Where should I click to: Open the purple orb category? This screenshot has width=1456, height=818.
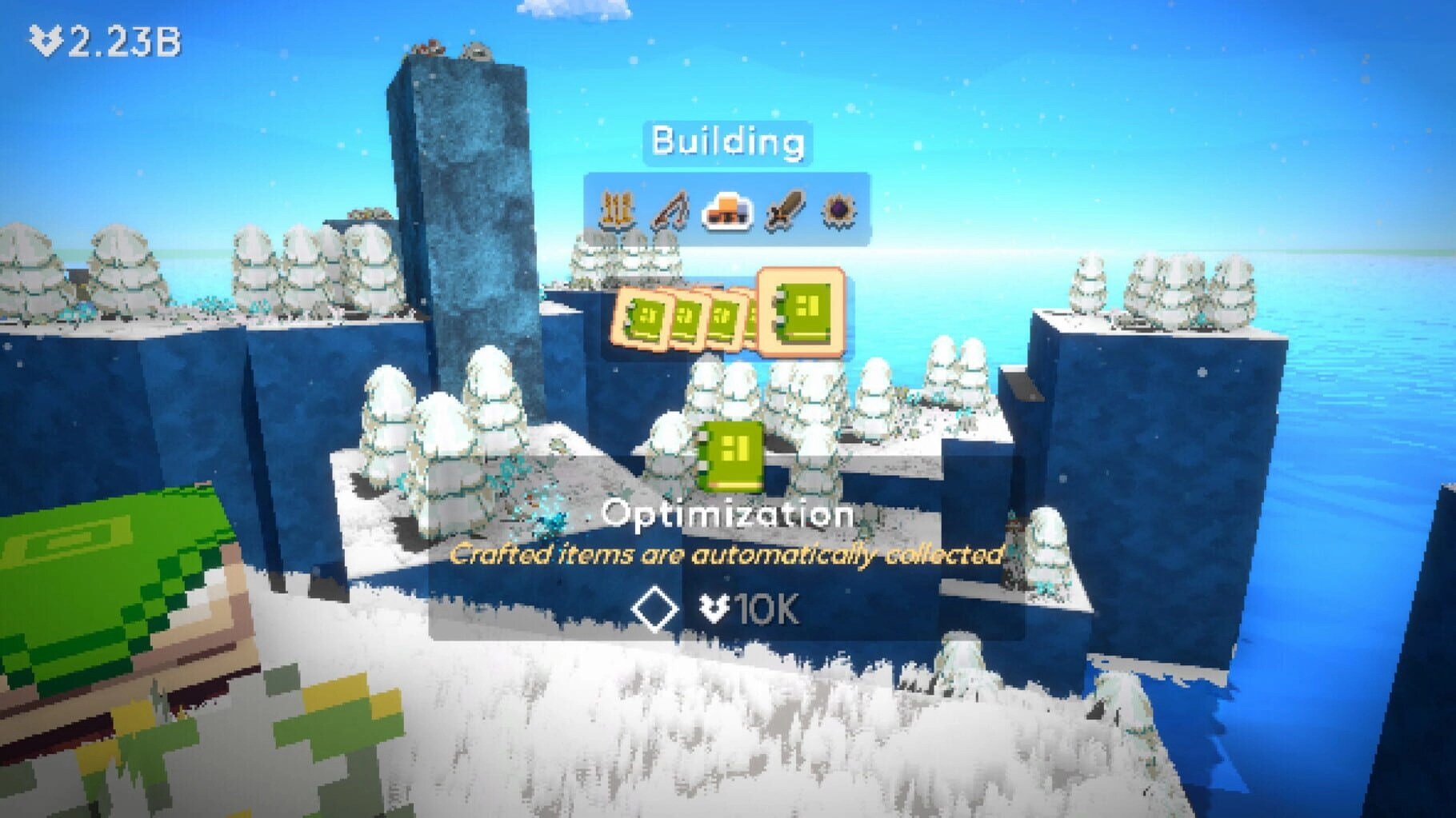(x=839, y=211)
